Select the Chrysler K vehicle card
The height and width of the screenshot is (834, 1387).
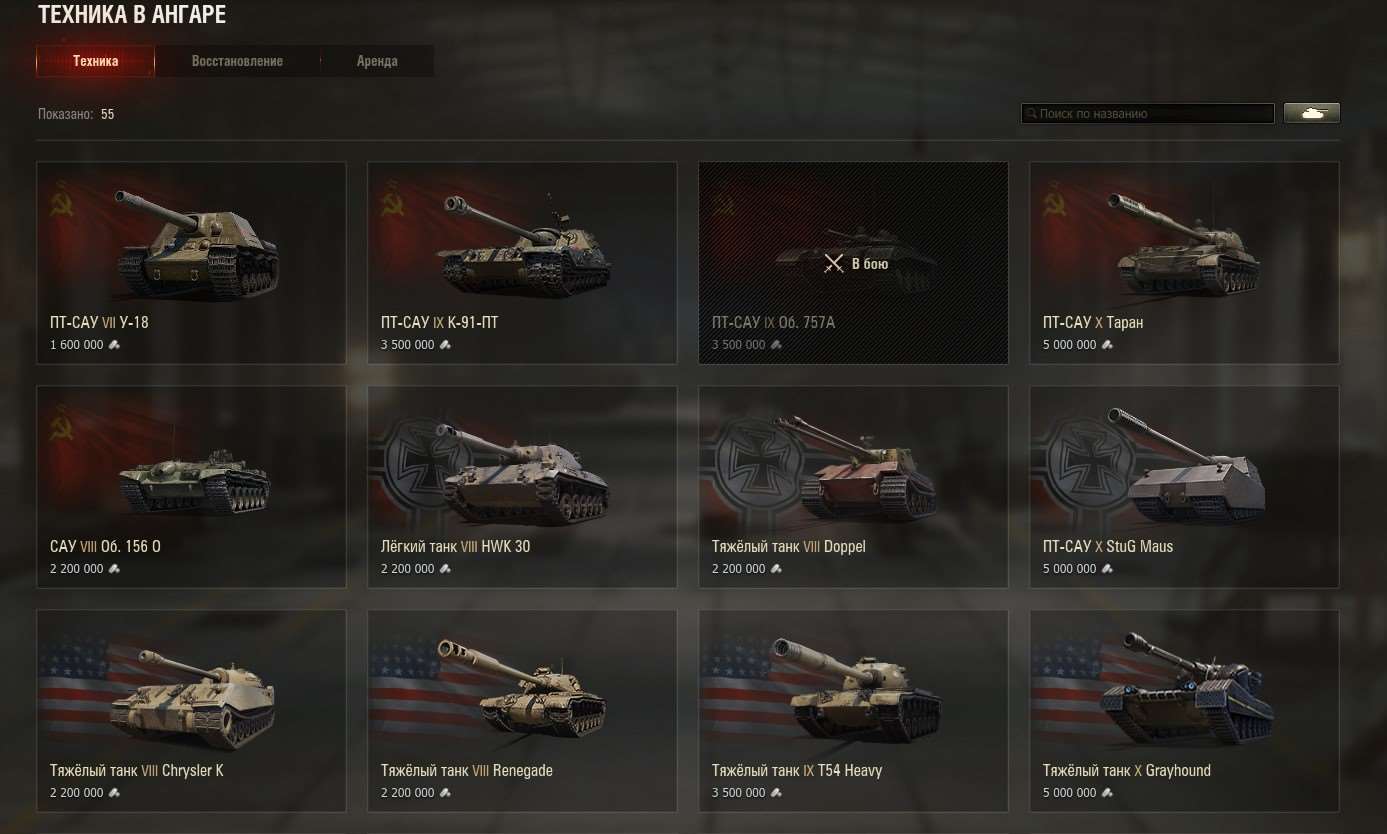pos(191,710)
